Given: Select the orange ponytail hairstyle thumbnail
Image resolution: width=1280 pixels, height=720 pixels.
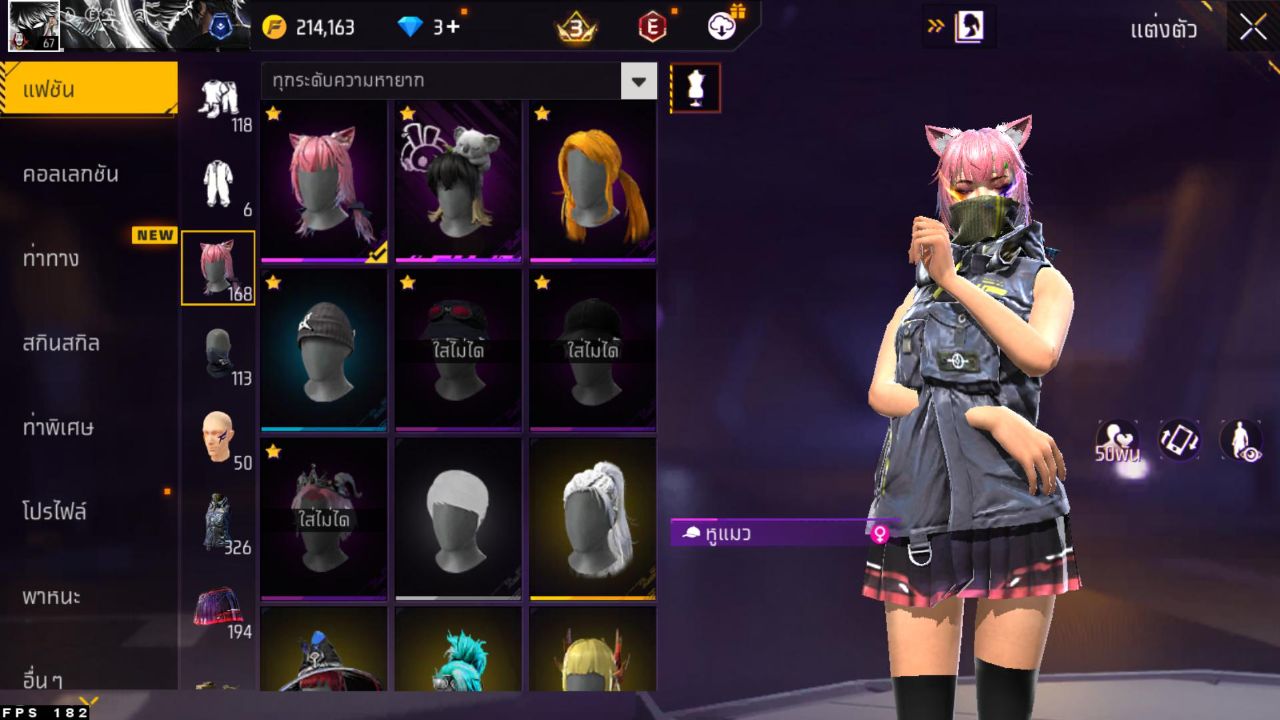Looking at the screenshot, I should (x=591, y=180).
